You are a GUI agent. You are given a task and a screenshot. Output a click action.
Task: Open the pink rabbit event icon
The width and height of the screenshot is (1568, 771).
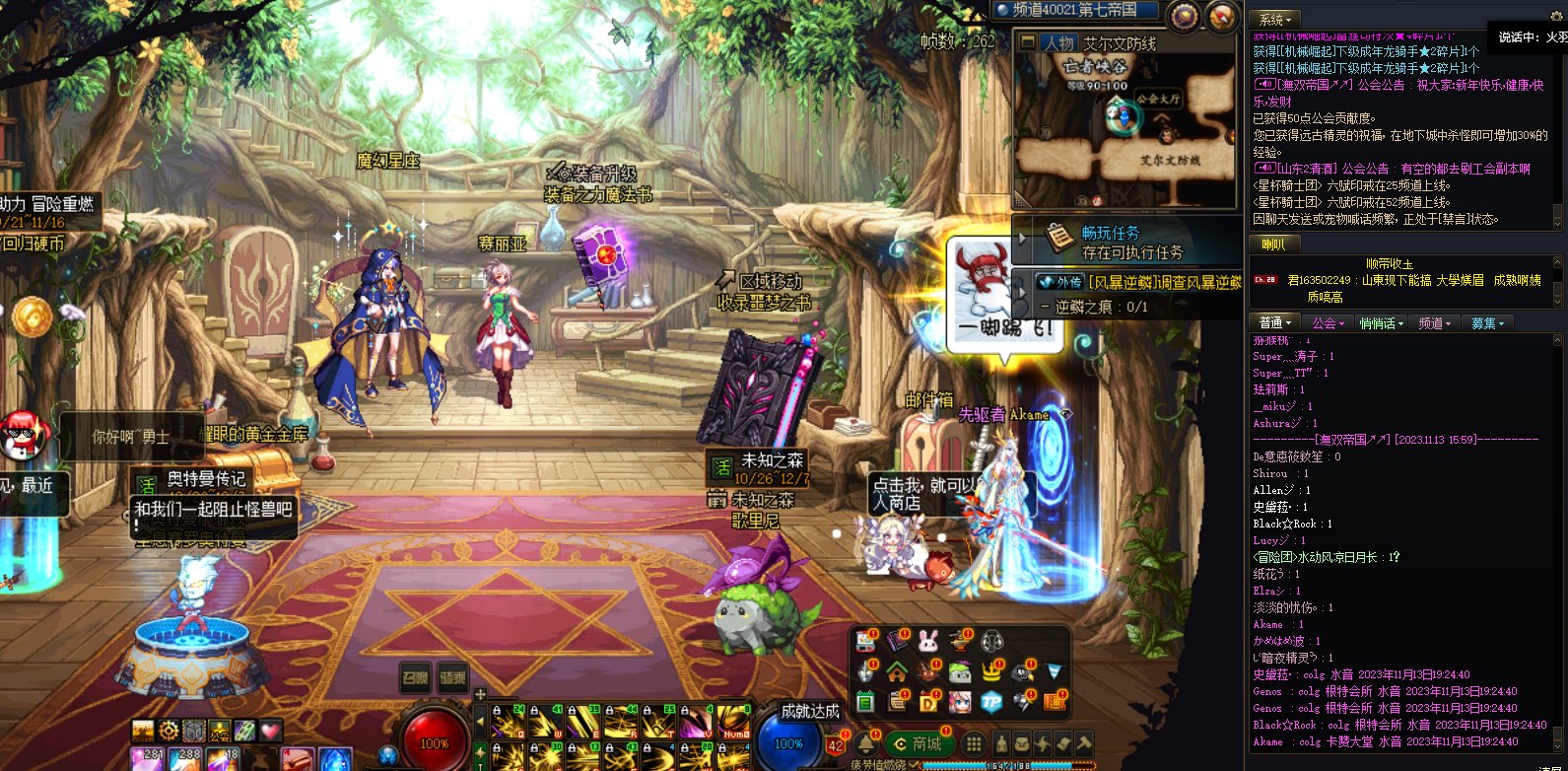928,642
